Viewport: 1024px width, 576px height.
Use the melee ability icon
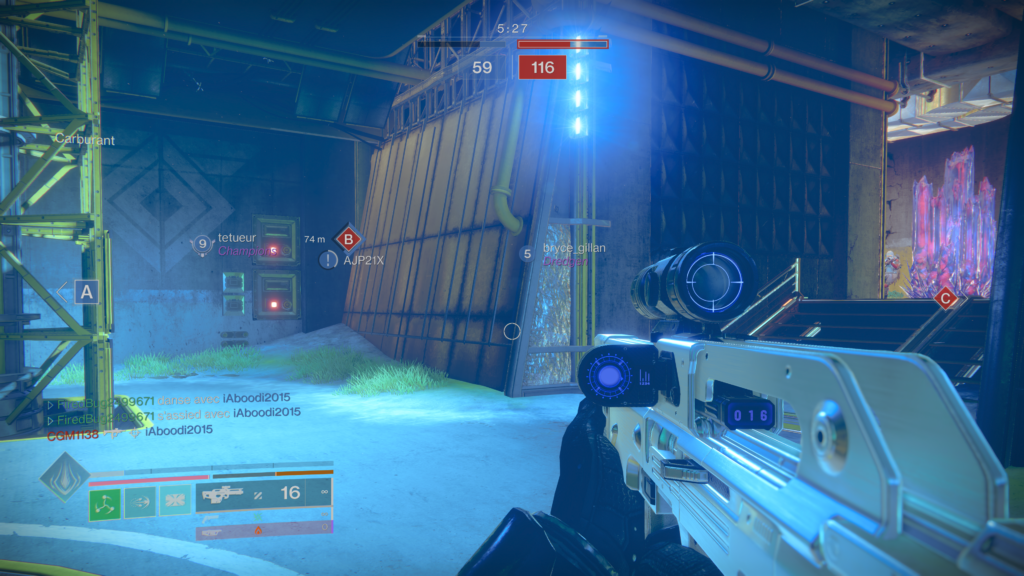point(140,502)
